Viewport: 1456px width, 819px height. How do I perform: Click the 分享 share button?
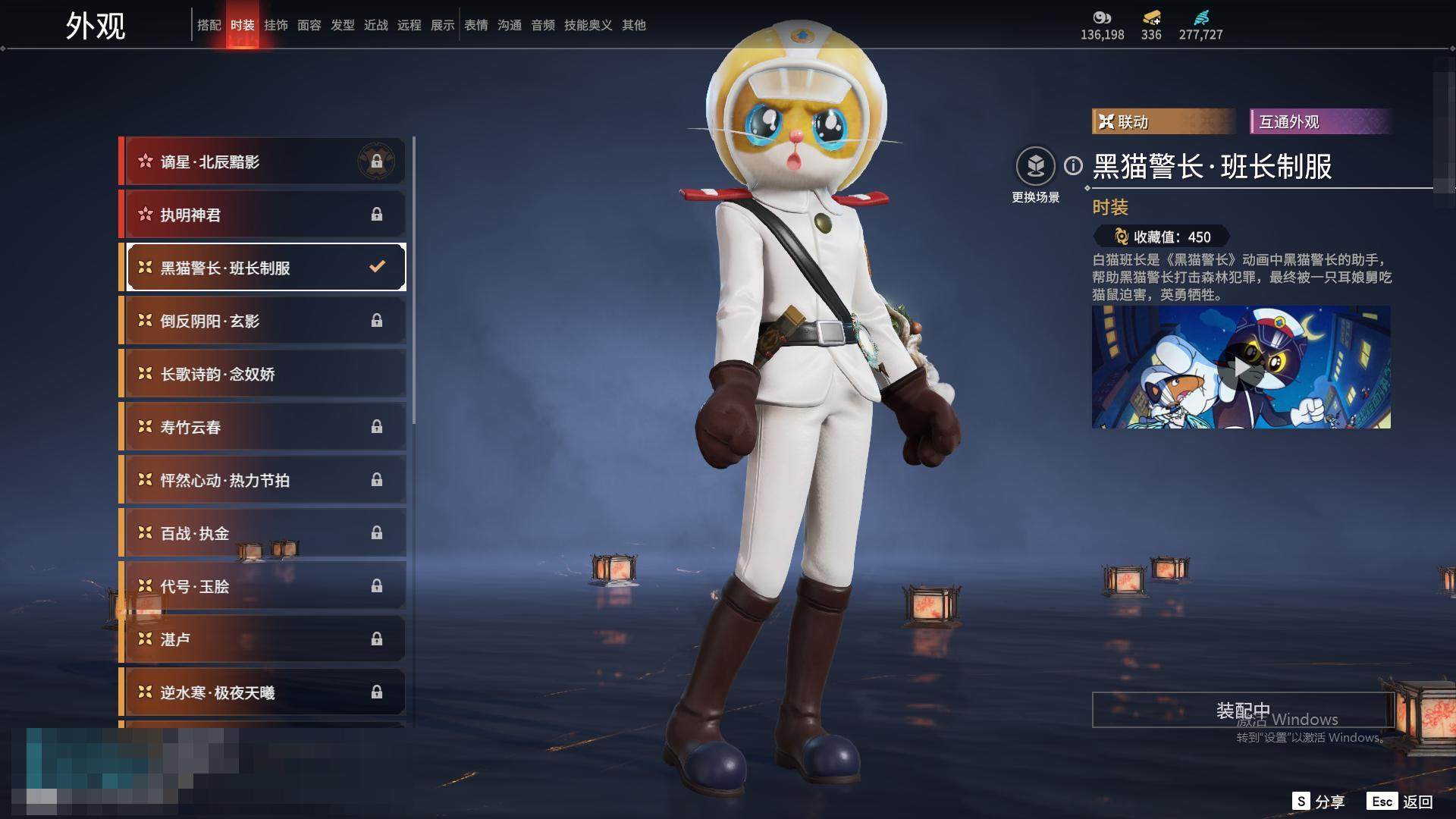(x=1319, y=802)
